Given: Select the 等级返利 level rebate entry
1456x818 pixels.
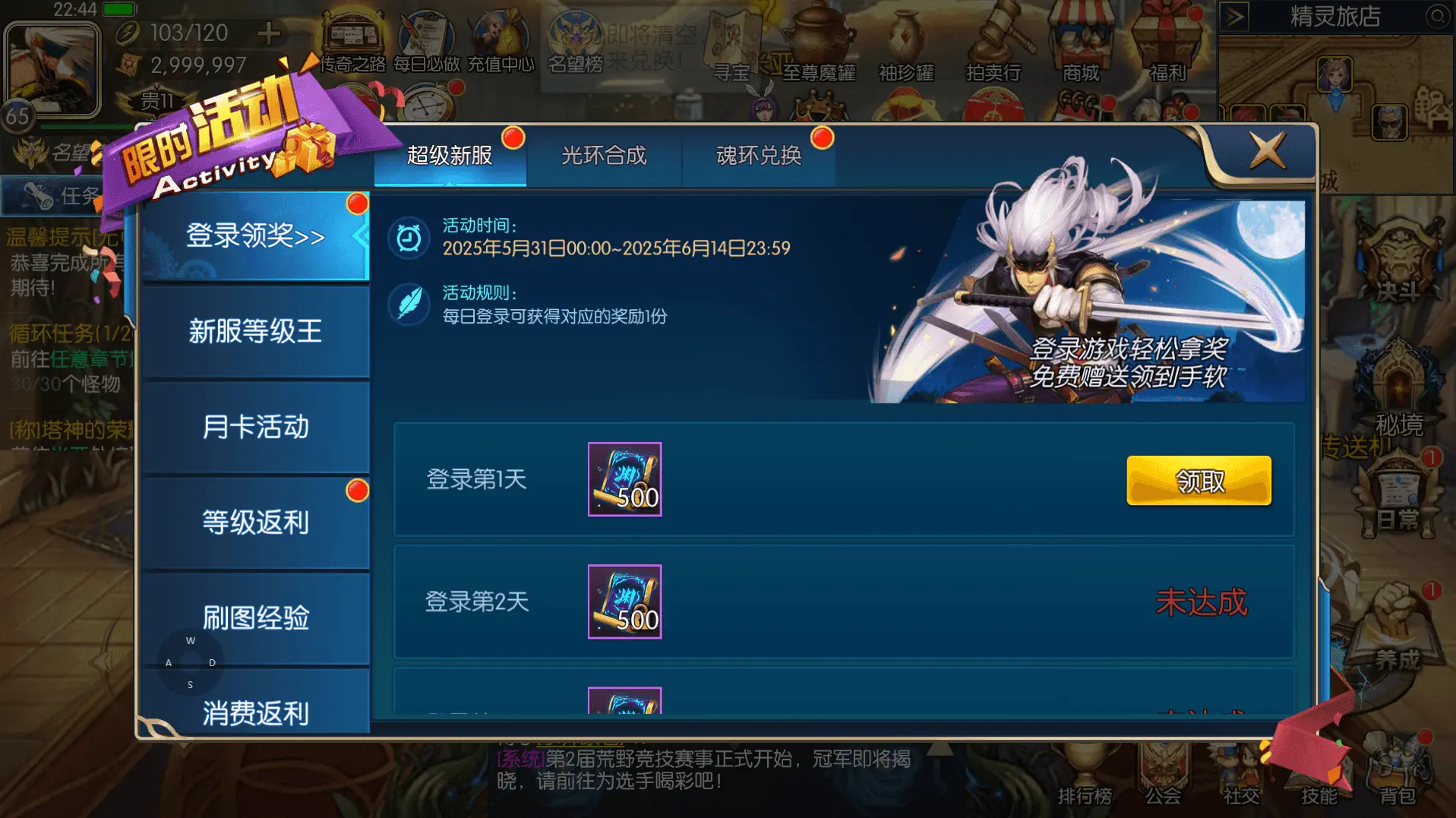Looking at the screenshot, I should click(x=256, y=523).
